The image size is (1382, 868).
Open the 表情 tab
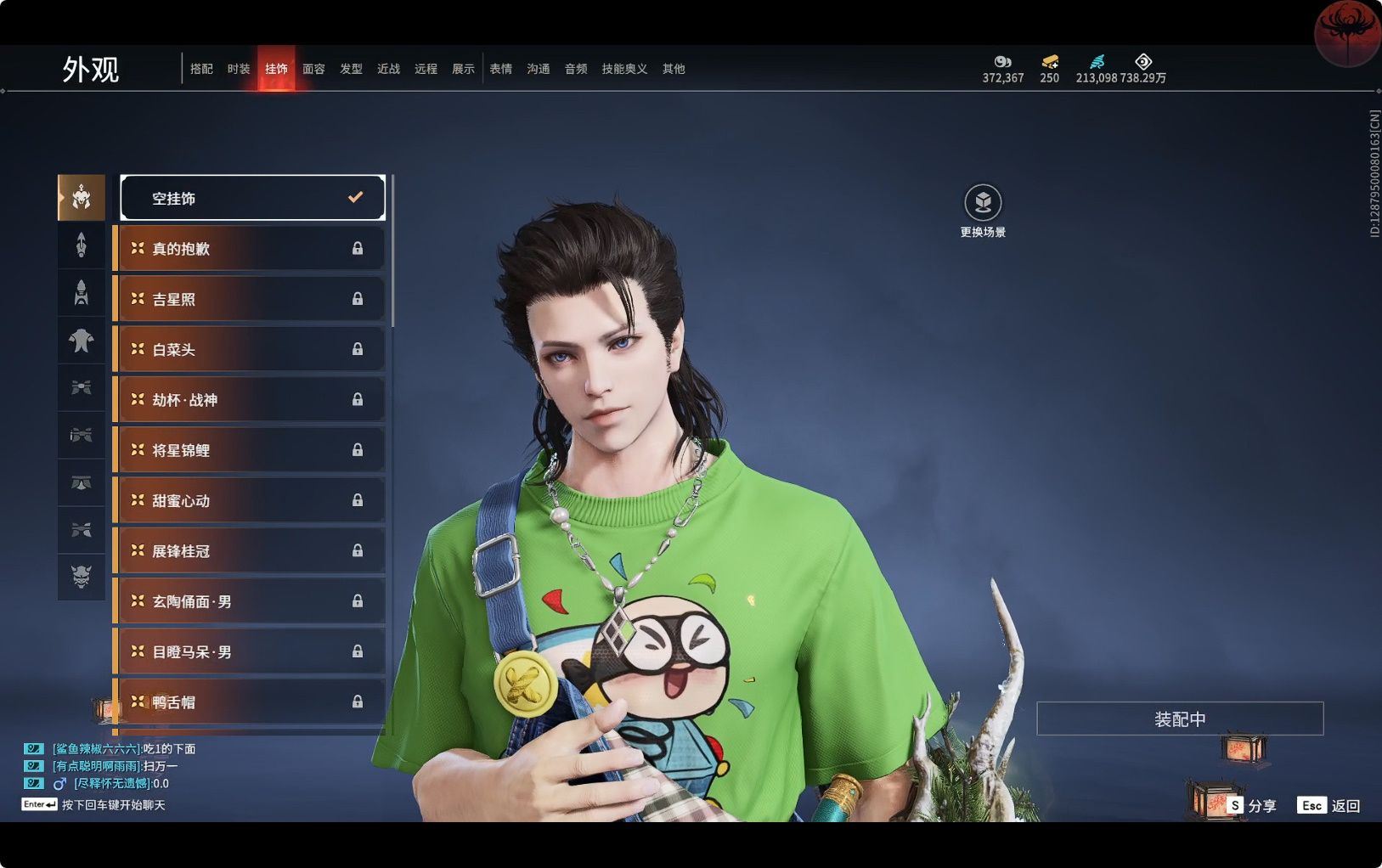click(x=500, y=69)
